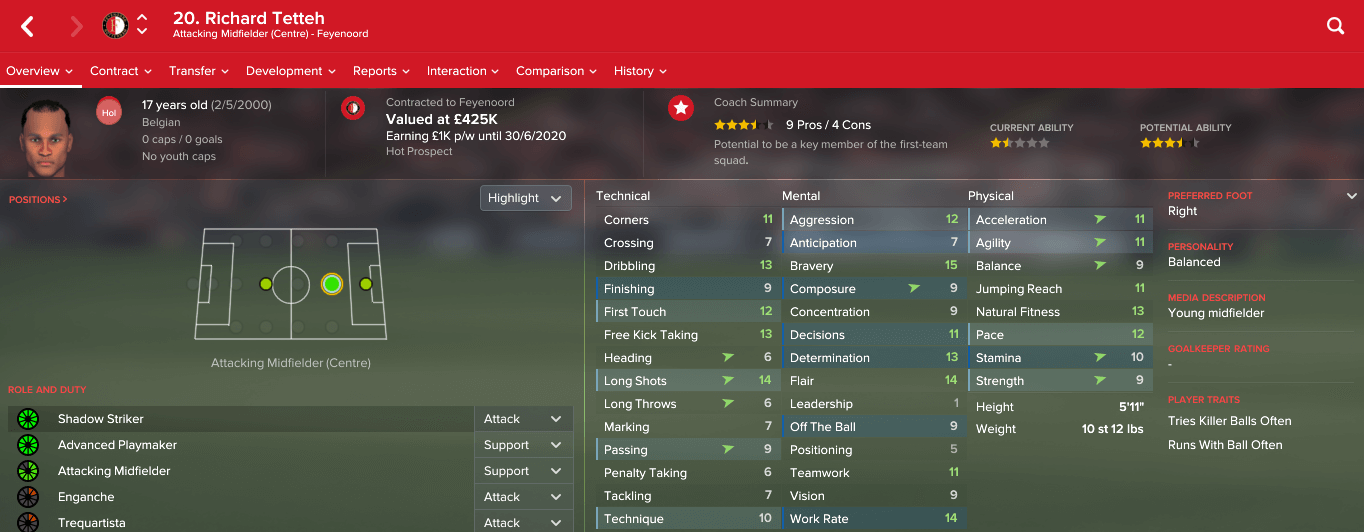This screenshot has width=1364, height=532.
Task: Expand the side panel chevron by Preferred Foot
Action: (1352, 196)
